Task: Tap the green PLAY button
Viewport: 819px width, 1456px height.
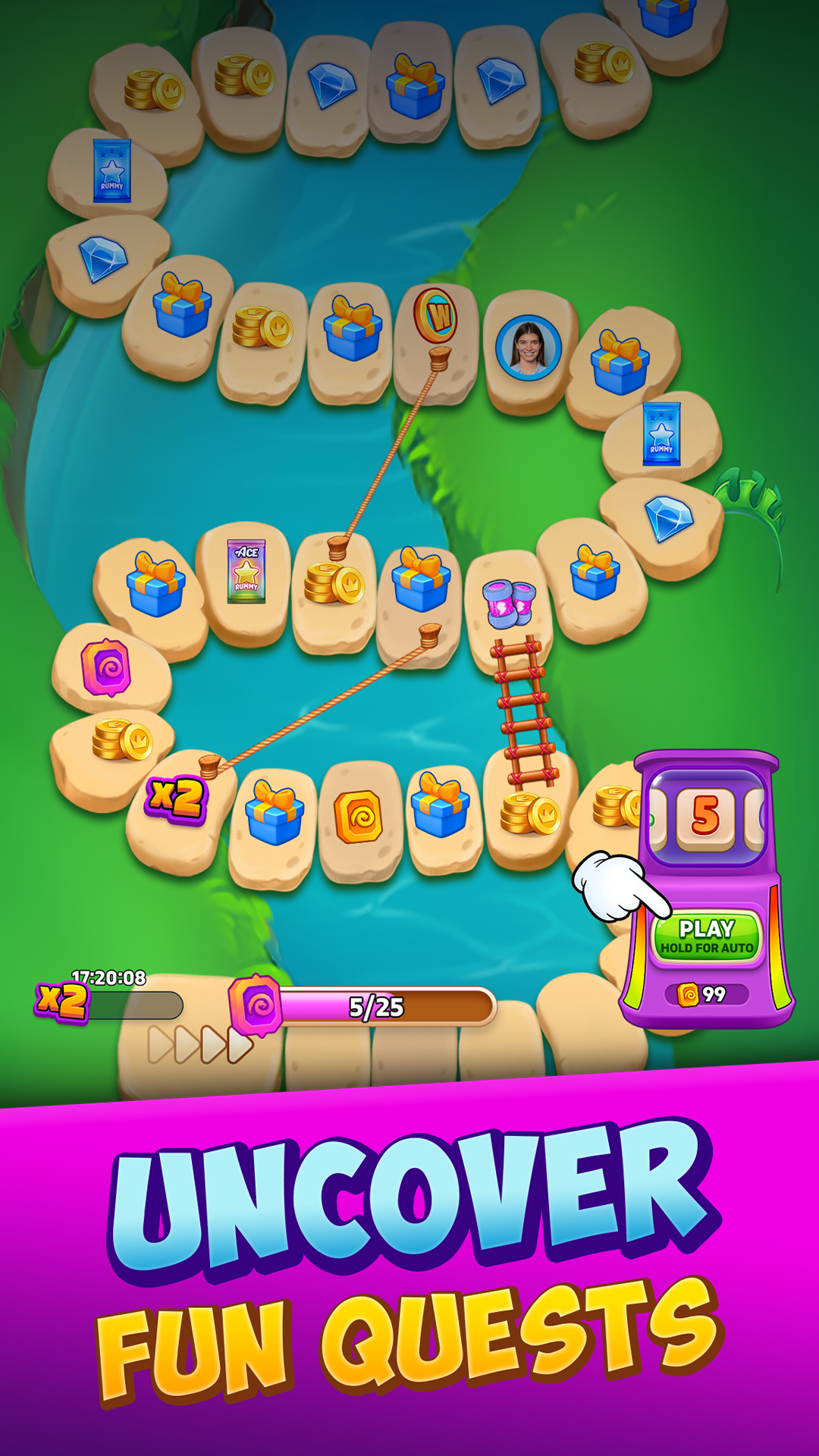Action: coord(706,936)
